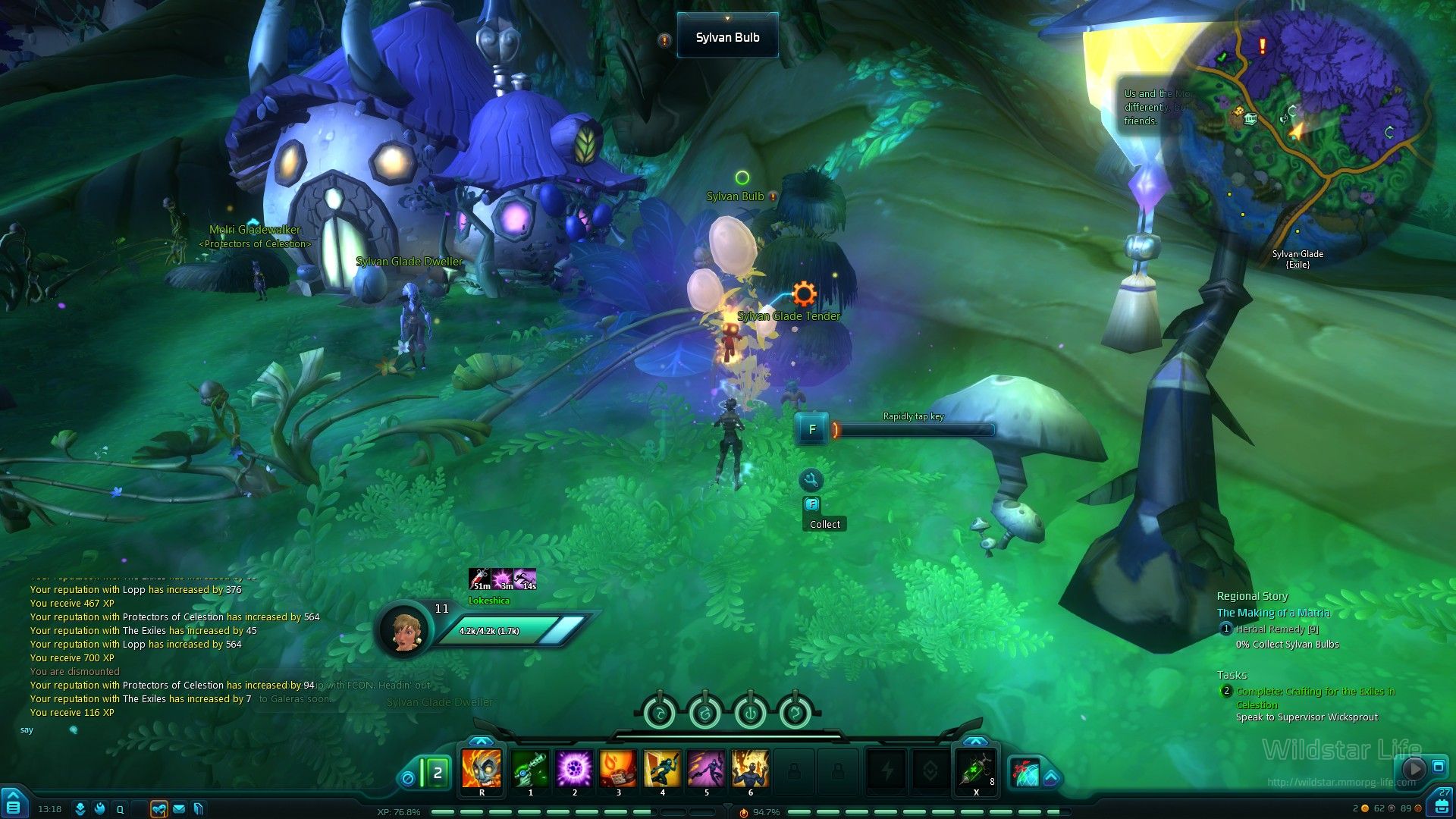The height and width of the screenshot is (819, 1456).
Task: Use the leaping gunner ability in slot 4
Action: coord(662,769)
